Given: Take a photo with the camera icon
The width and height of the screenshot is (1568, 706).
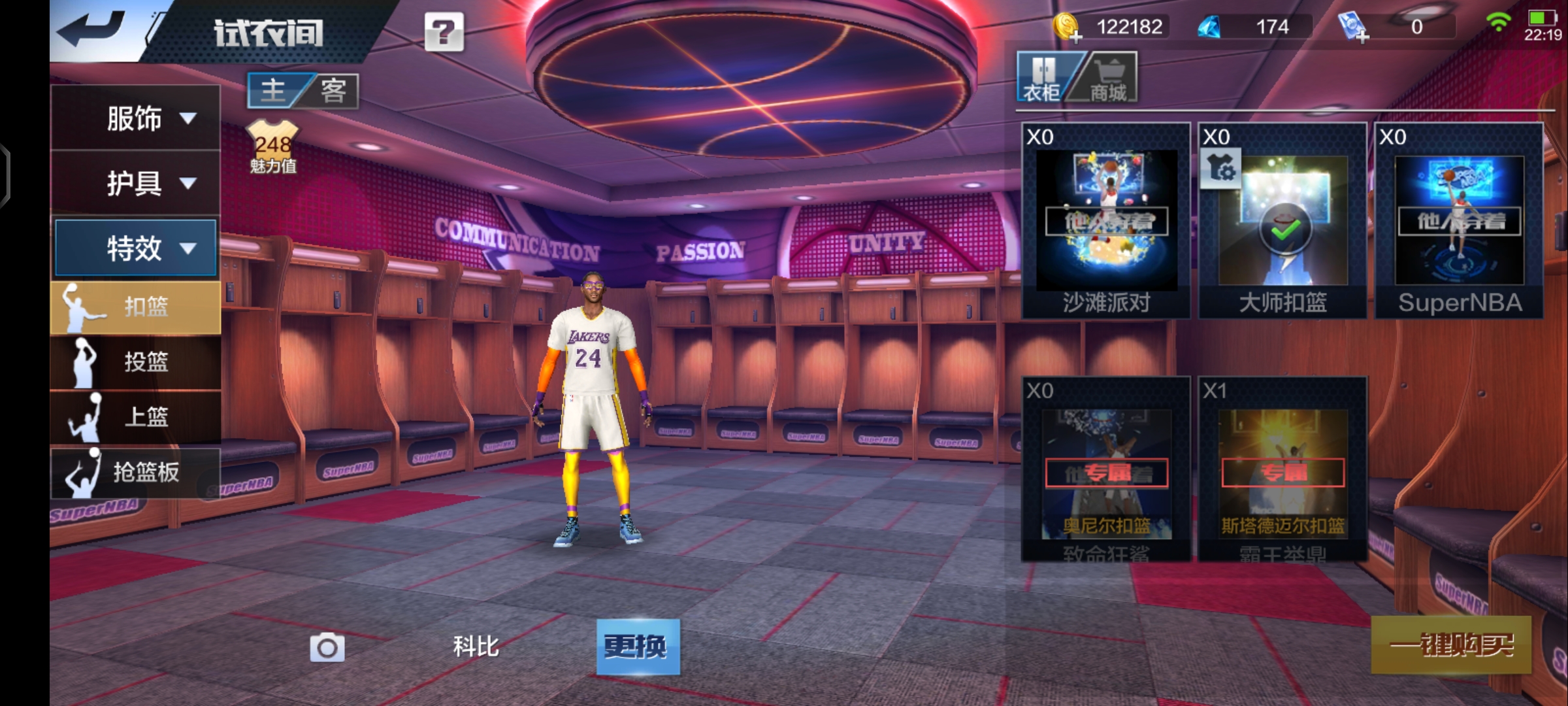Looking at the screenshot, I should (327, 647).
